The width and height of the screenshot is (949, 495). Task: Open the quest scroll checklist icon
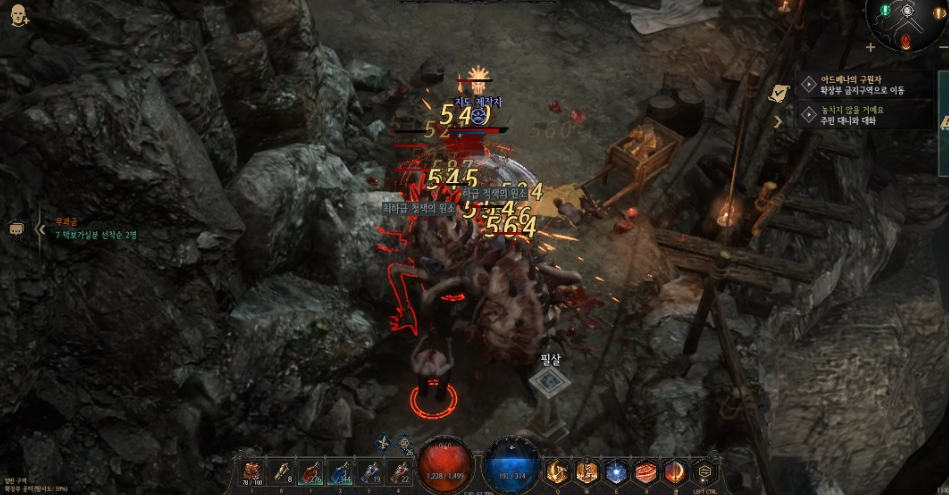click(778, 92)
